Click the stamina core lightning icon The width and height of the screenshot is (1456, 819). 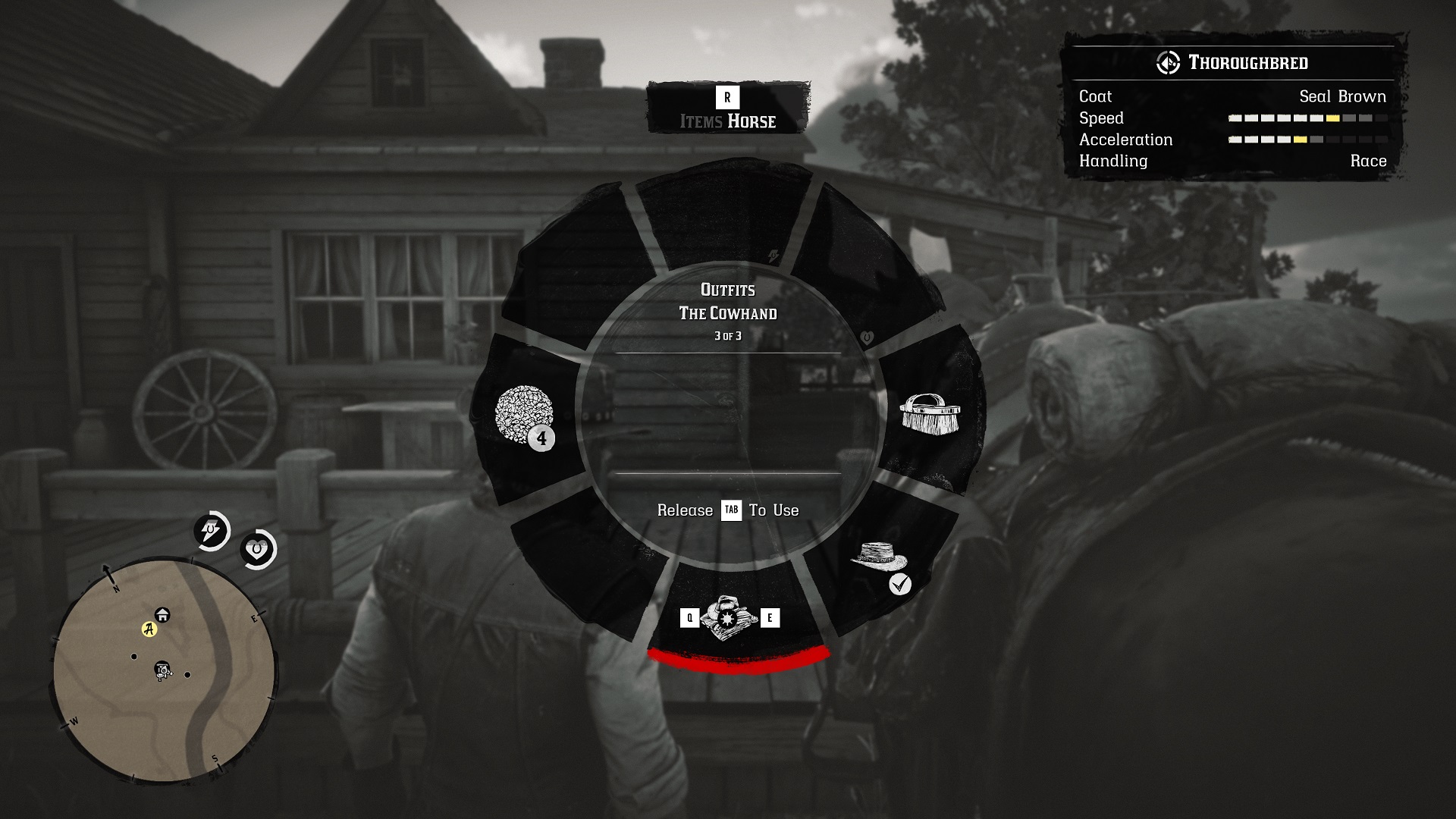coord(210,531)
